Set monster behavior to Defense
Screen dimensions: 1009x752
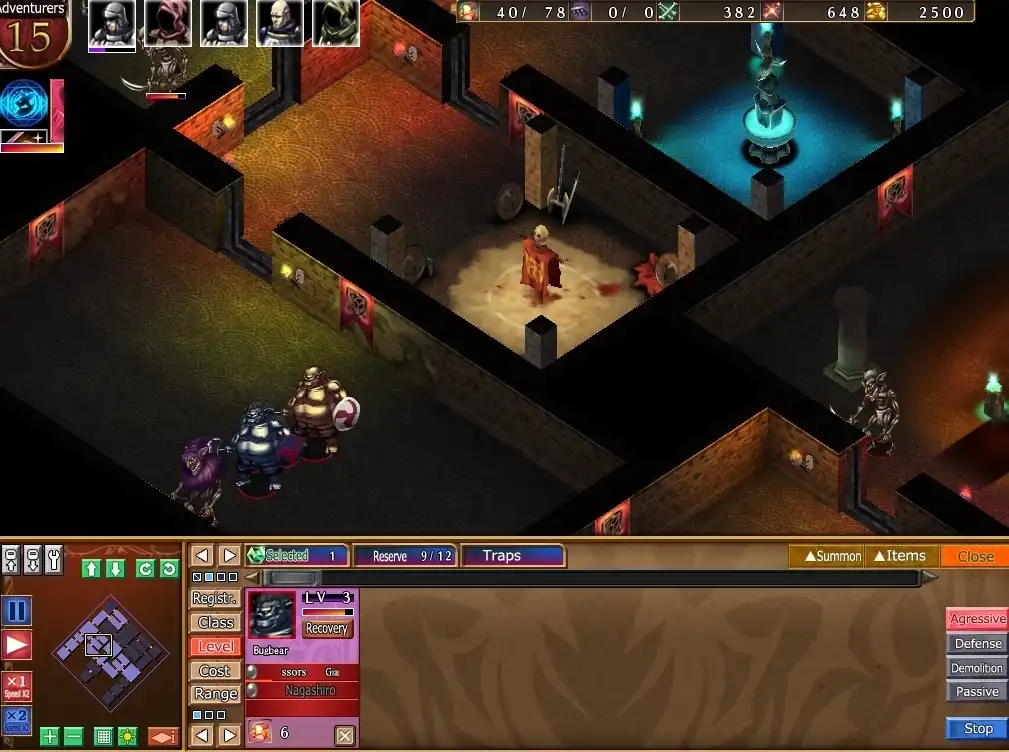(x=977, y=644)
